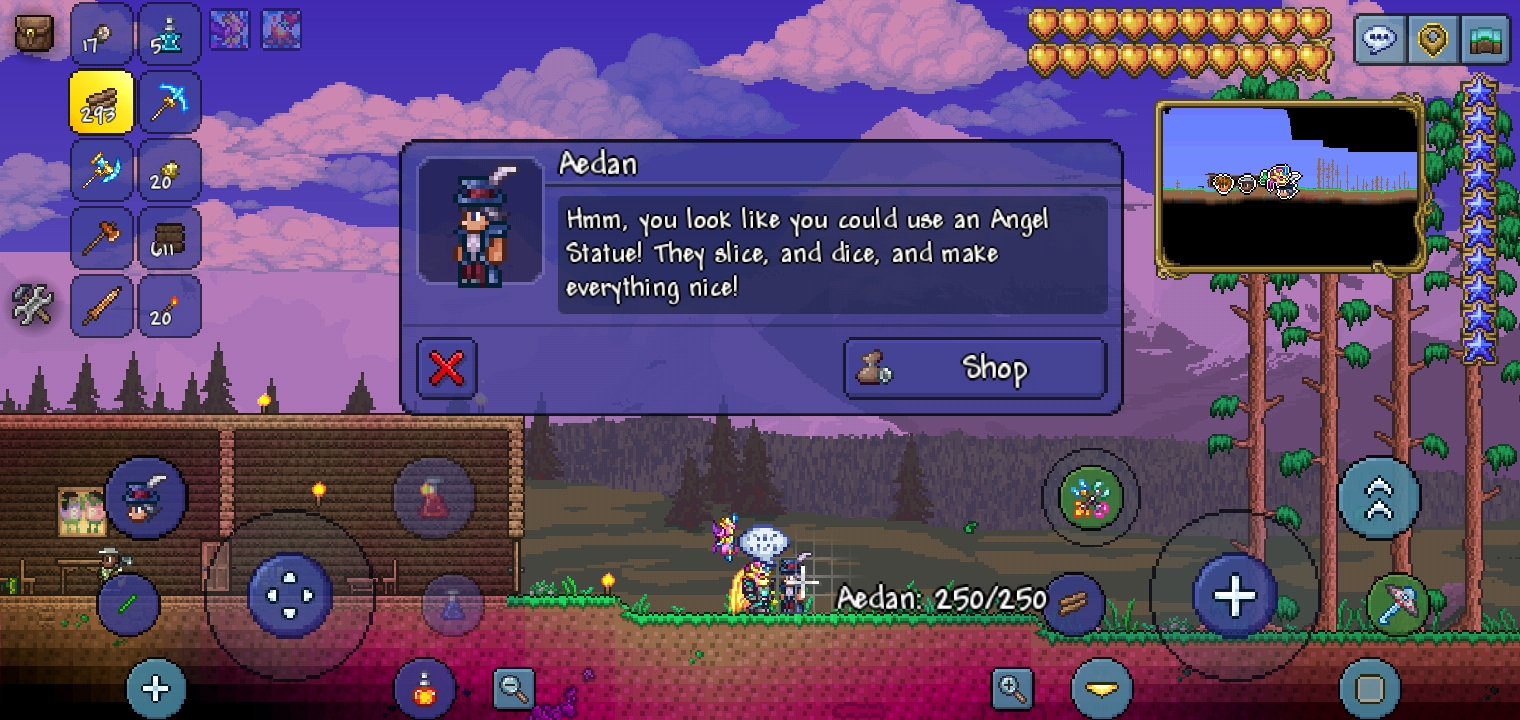Open the world map landscape button
This screenshot has height=720, width=1520.
coord(1484,41)
